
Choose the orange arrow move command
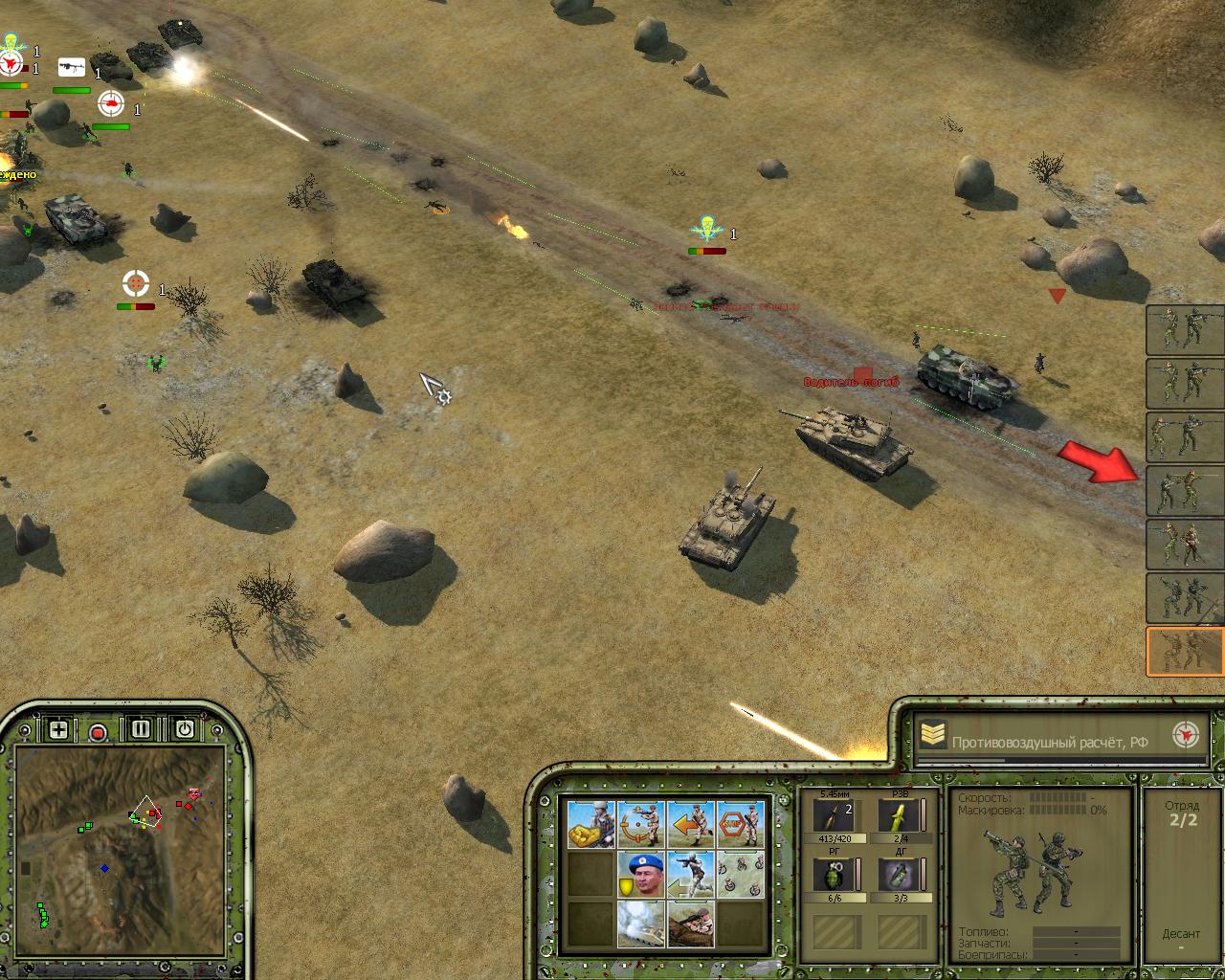click(x=690, y=824)
